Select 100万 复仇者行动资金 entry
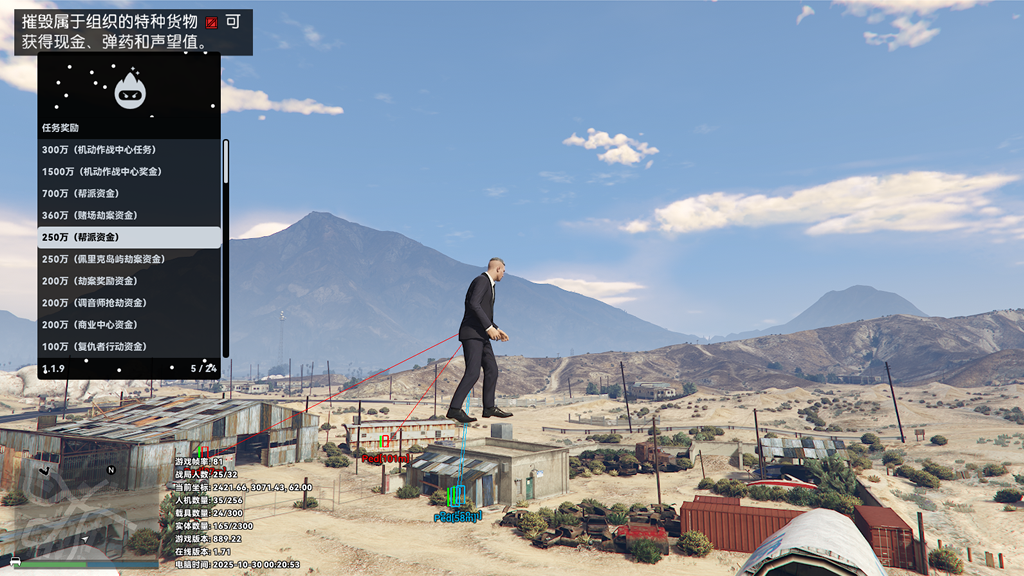The width and height of the screenshot is (1024, 576). (128, 347)
